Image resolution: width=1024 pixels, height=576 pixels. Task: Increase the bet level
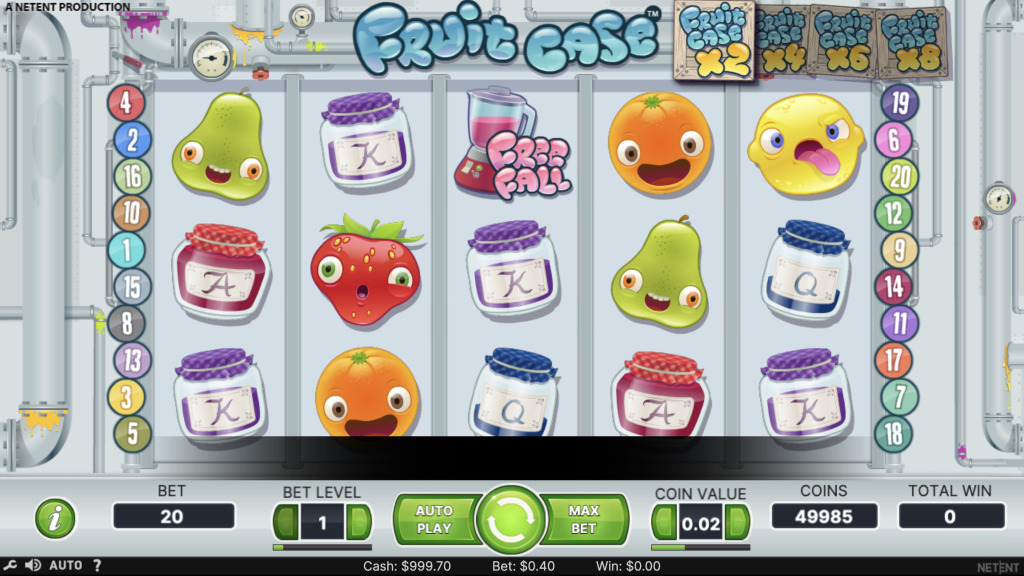[358, 521]
